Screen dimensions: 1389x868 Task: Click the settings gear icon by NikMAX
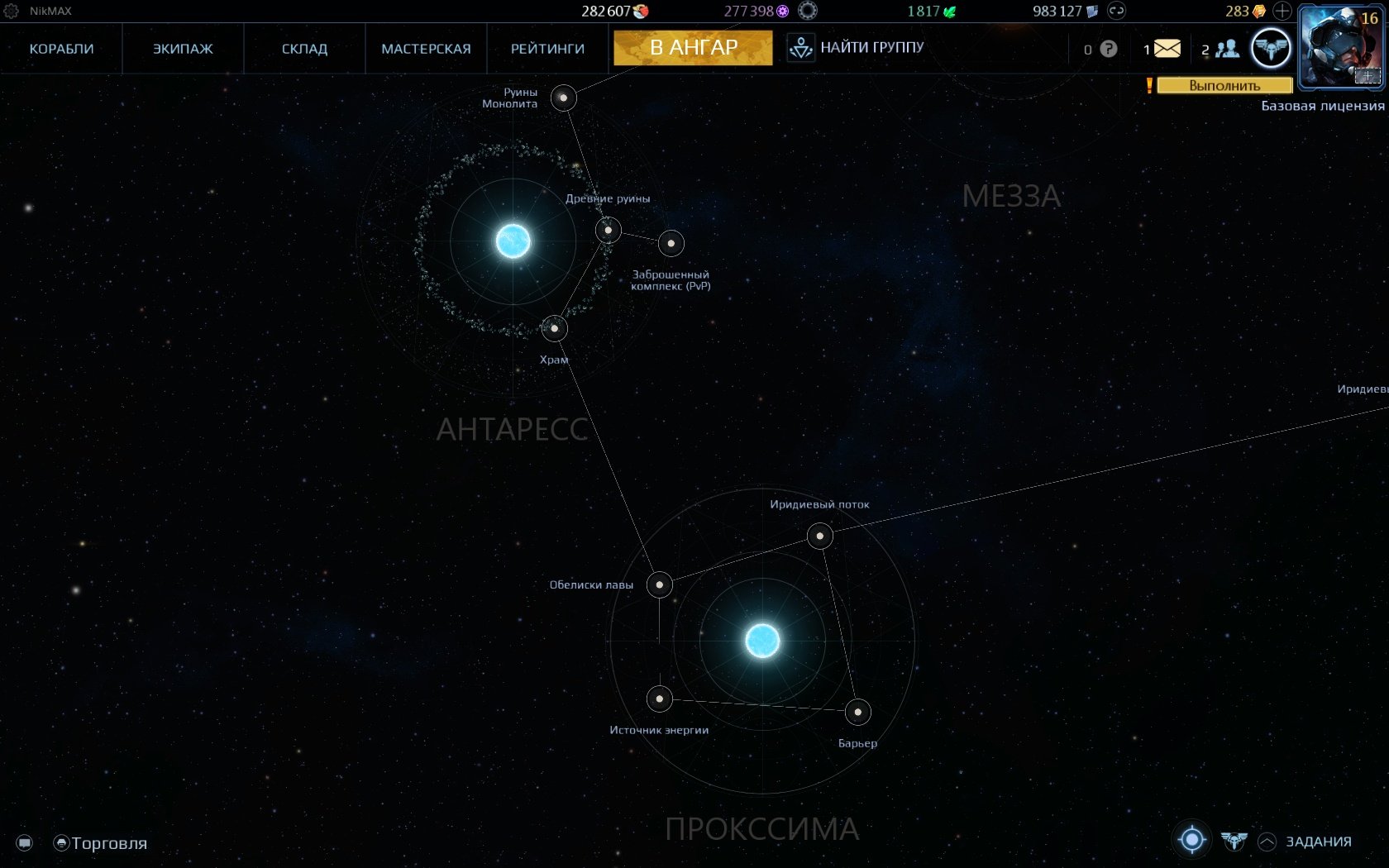tap(12, 11)
